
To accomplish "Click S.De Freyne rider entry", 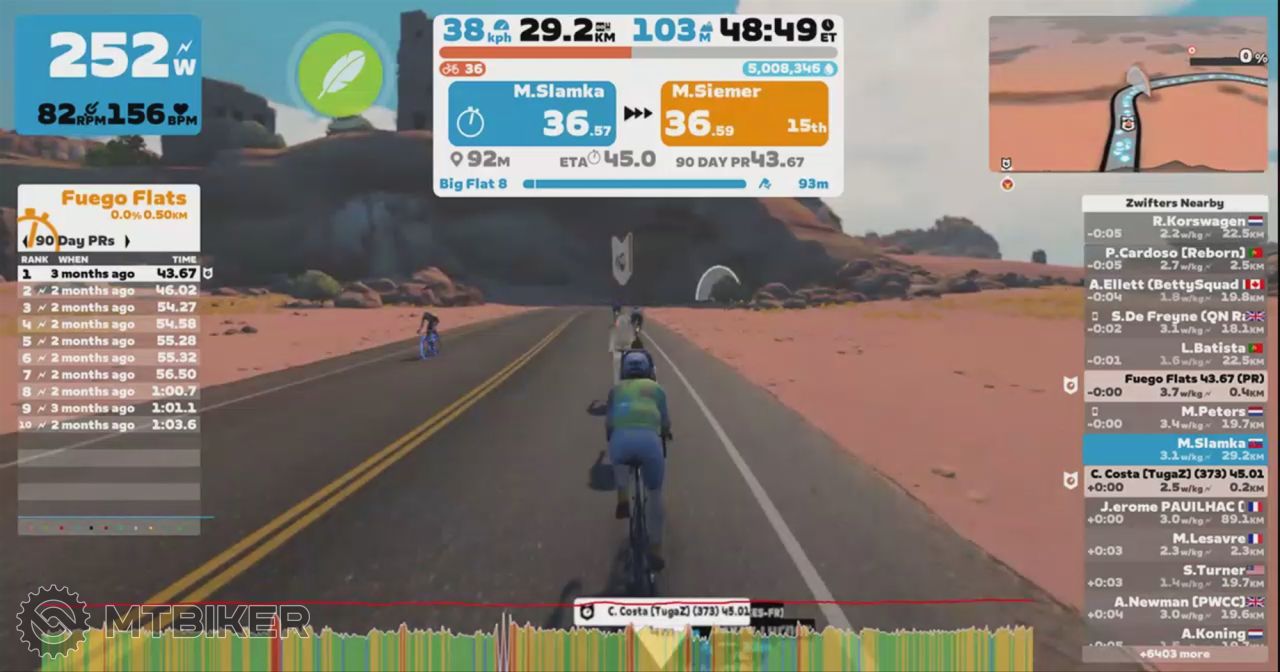I will click(1175, 322).
